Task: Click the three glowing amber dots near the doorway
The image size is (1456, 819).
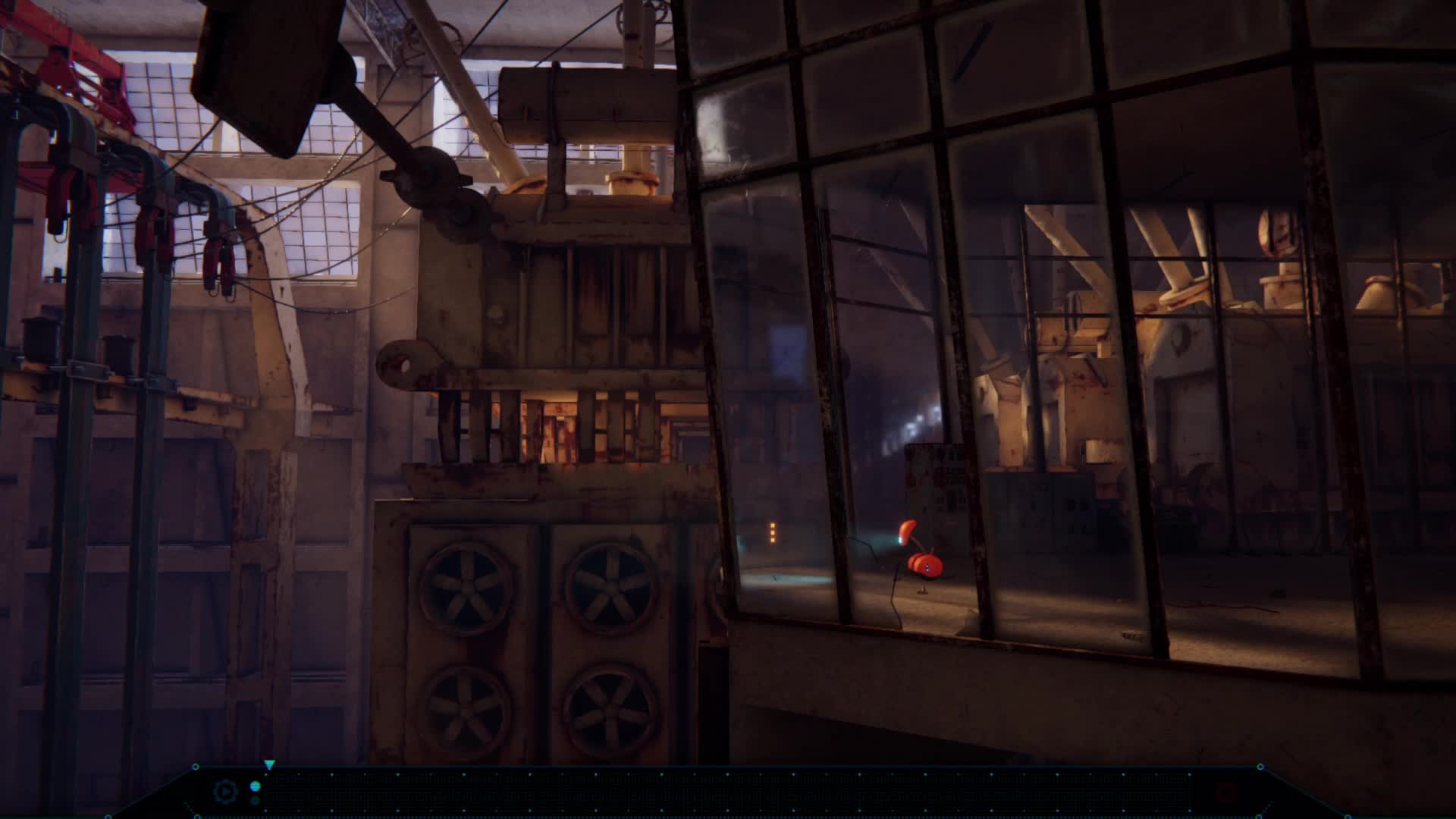Action: (772, 531)
